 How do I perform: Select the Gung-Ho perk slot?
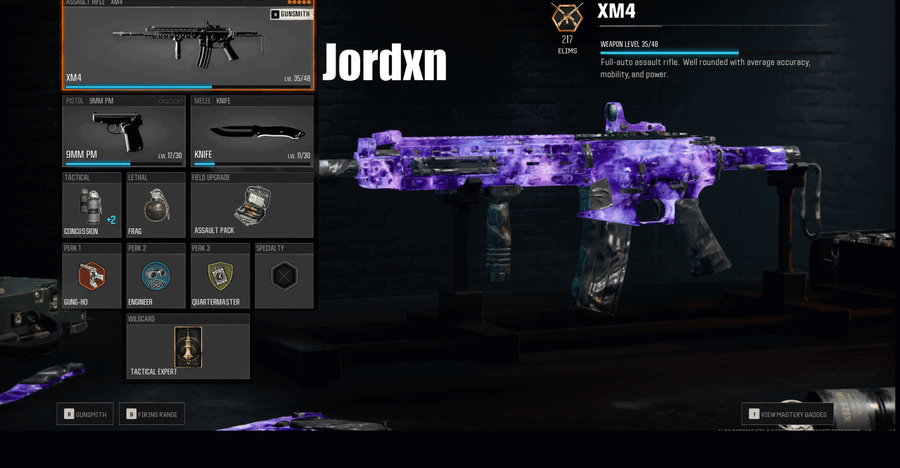pos(91,276)
